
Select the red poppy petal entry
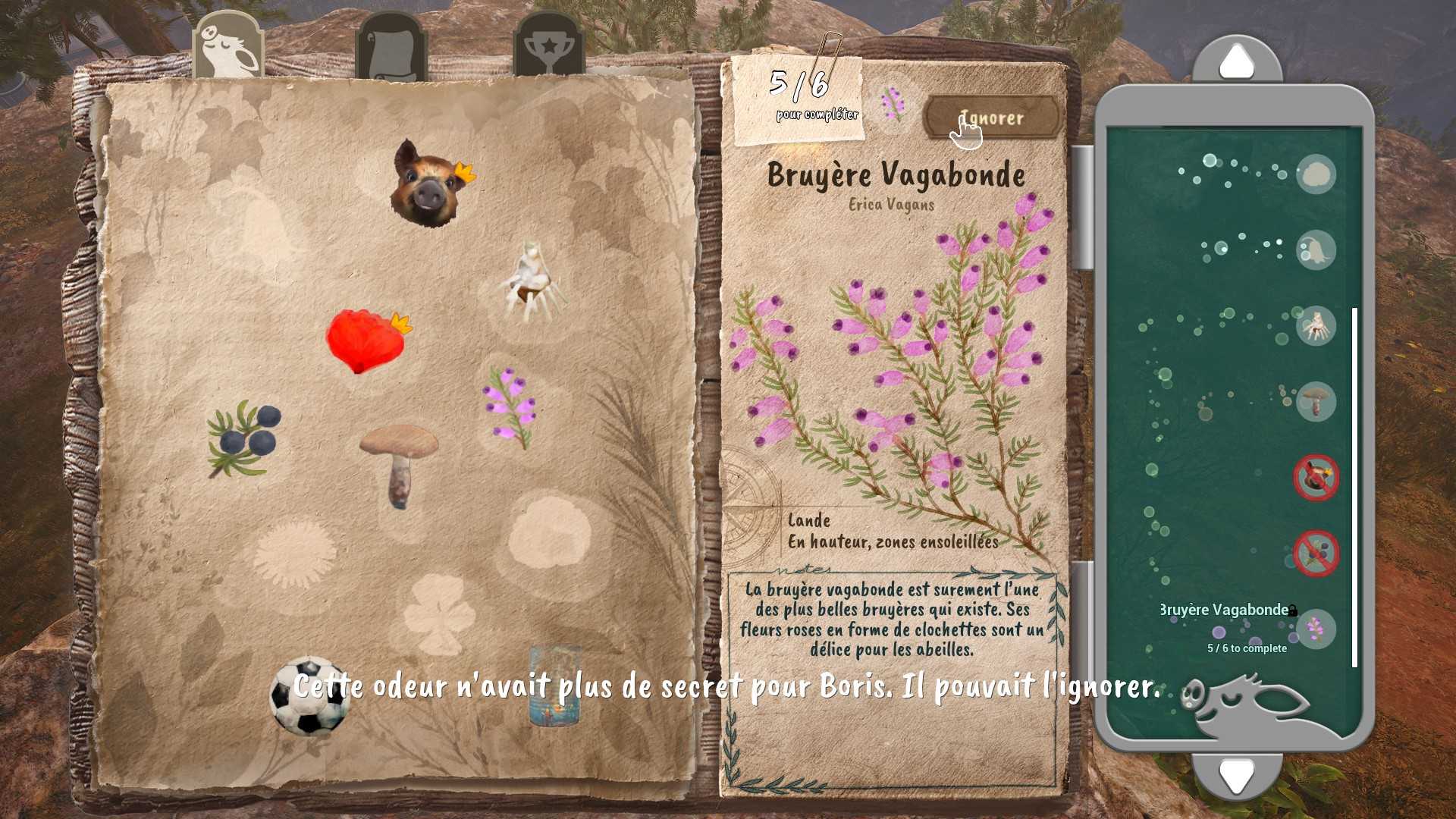pos(366,340)
